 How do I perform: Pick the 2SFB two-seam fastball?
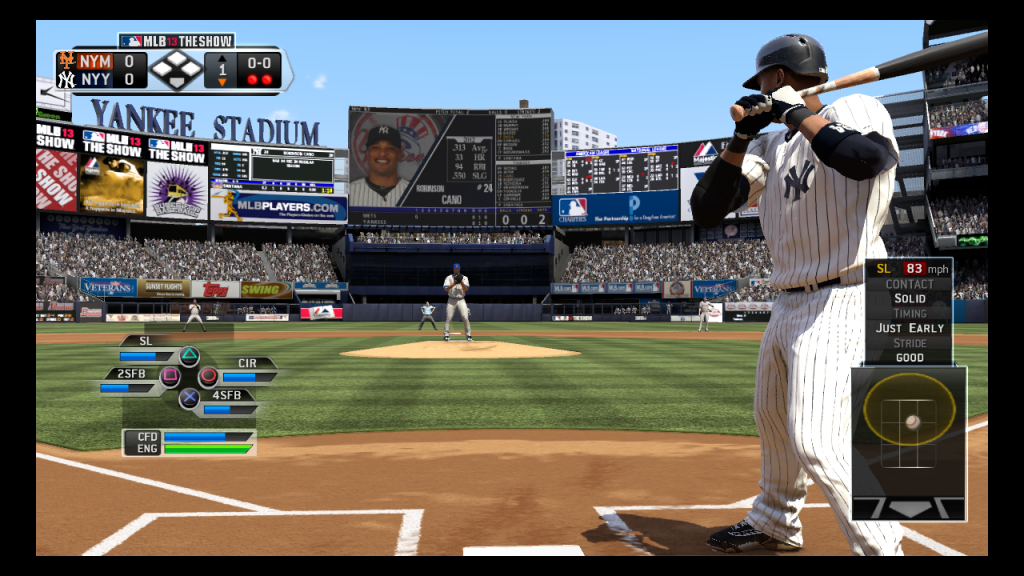point(169,377)
